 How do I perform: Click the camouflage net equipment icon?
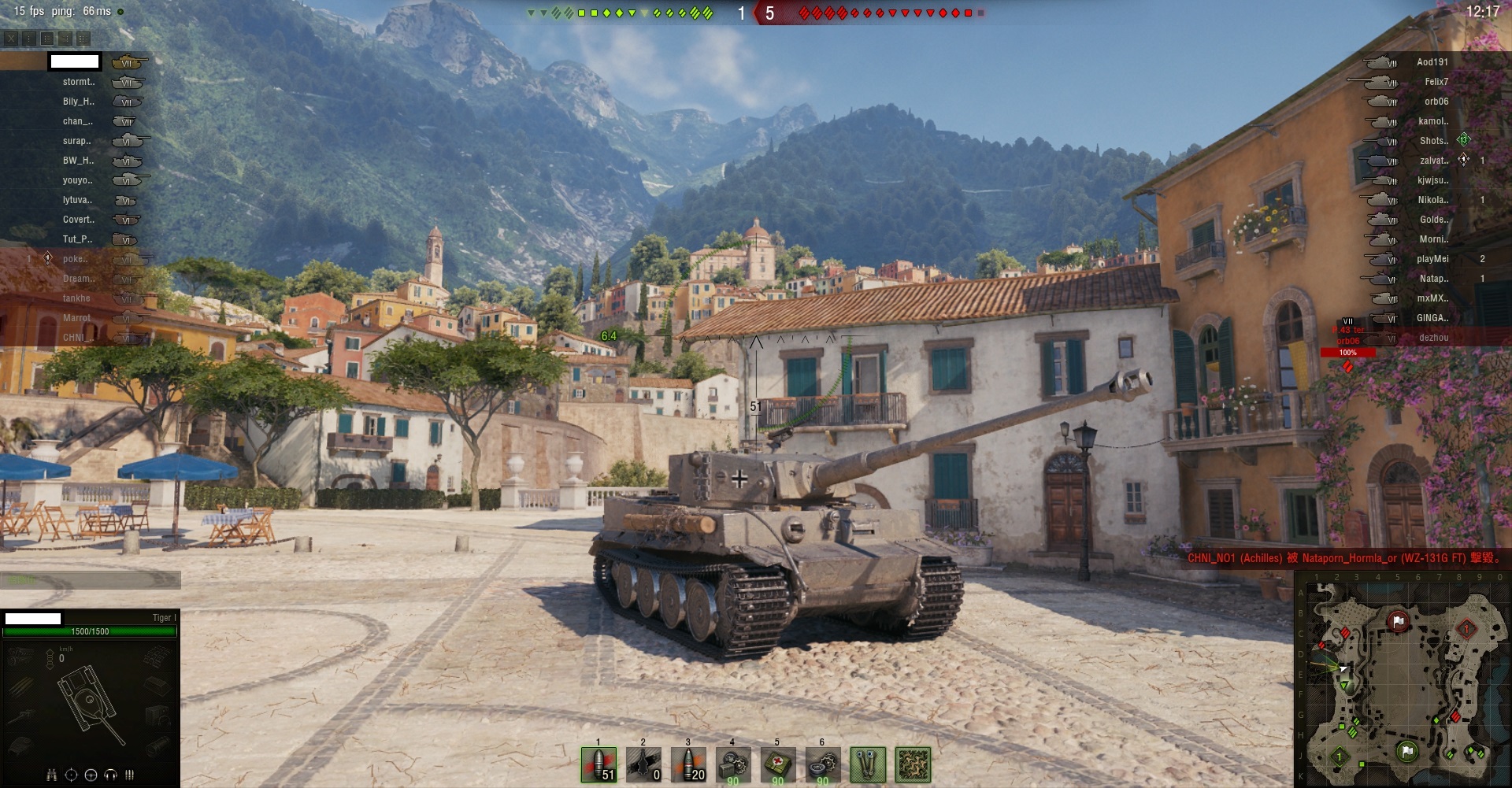coord(913,764)
